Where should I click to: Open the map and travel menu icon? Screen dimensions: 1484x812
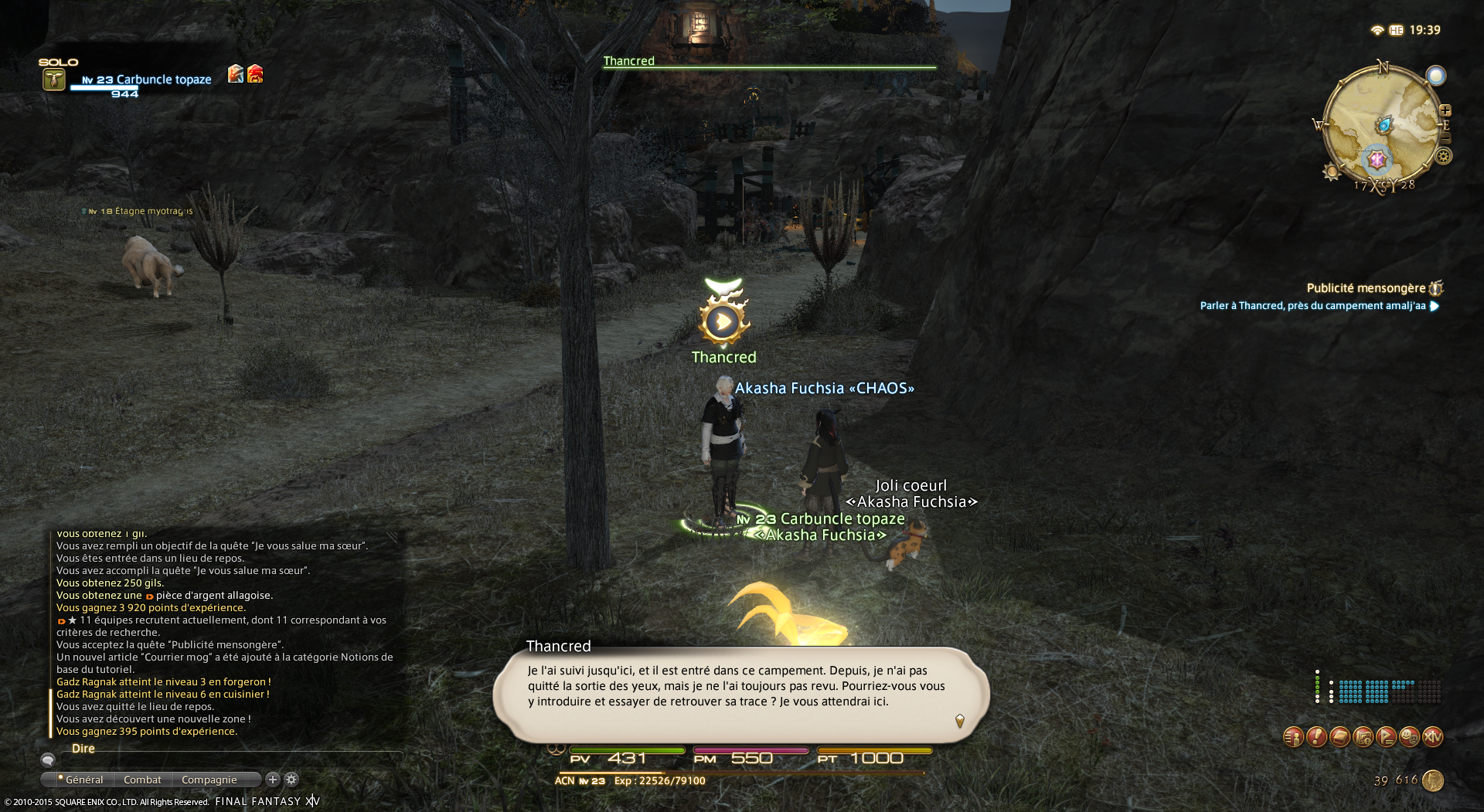pyautogui.click(x=1363, y=737)
